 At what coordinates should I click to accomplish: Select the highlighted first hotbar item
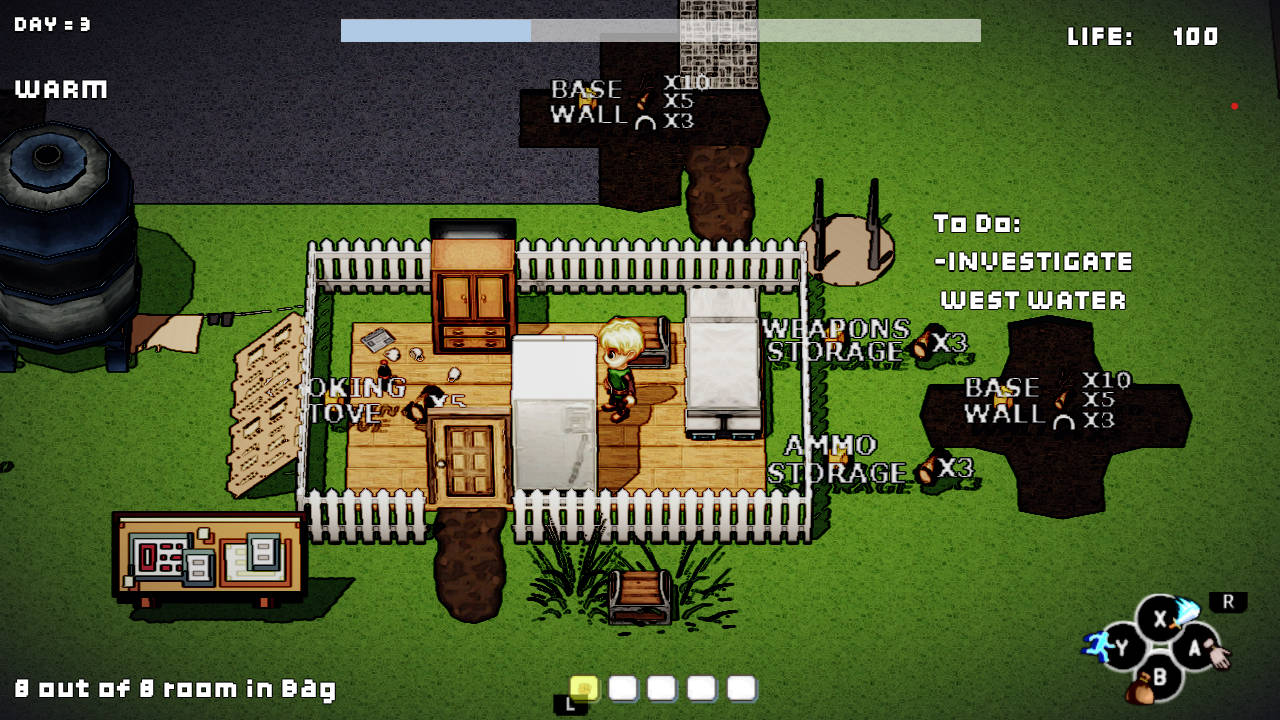(585, 687)
